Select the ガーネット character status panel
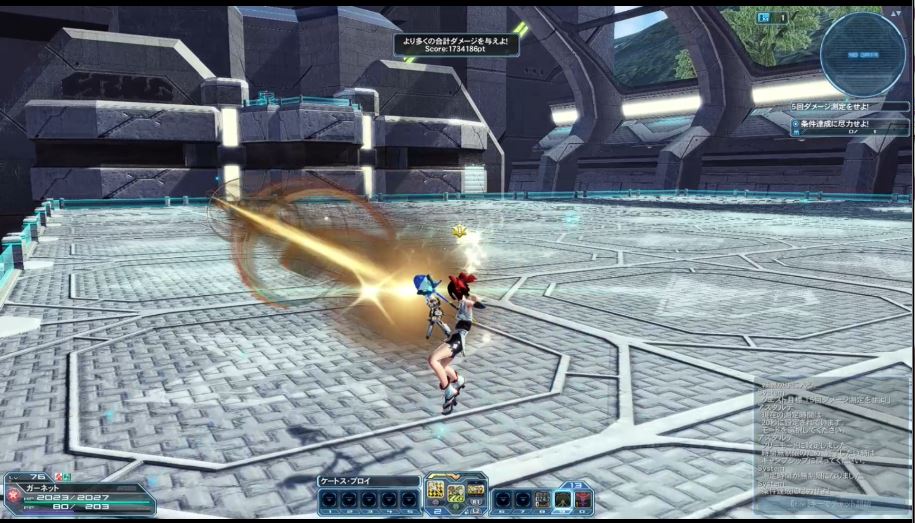The image size is (915, 523). click(80, 492)
